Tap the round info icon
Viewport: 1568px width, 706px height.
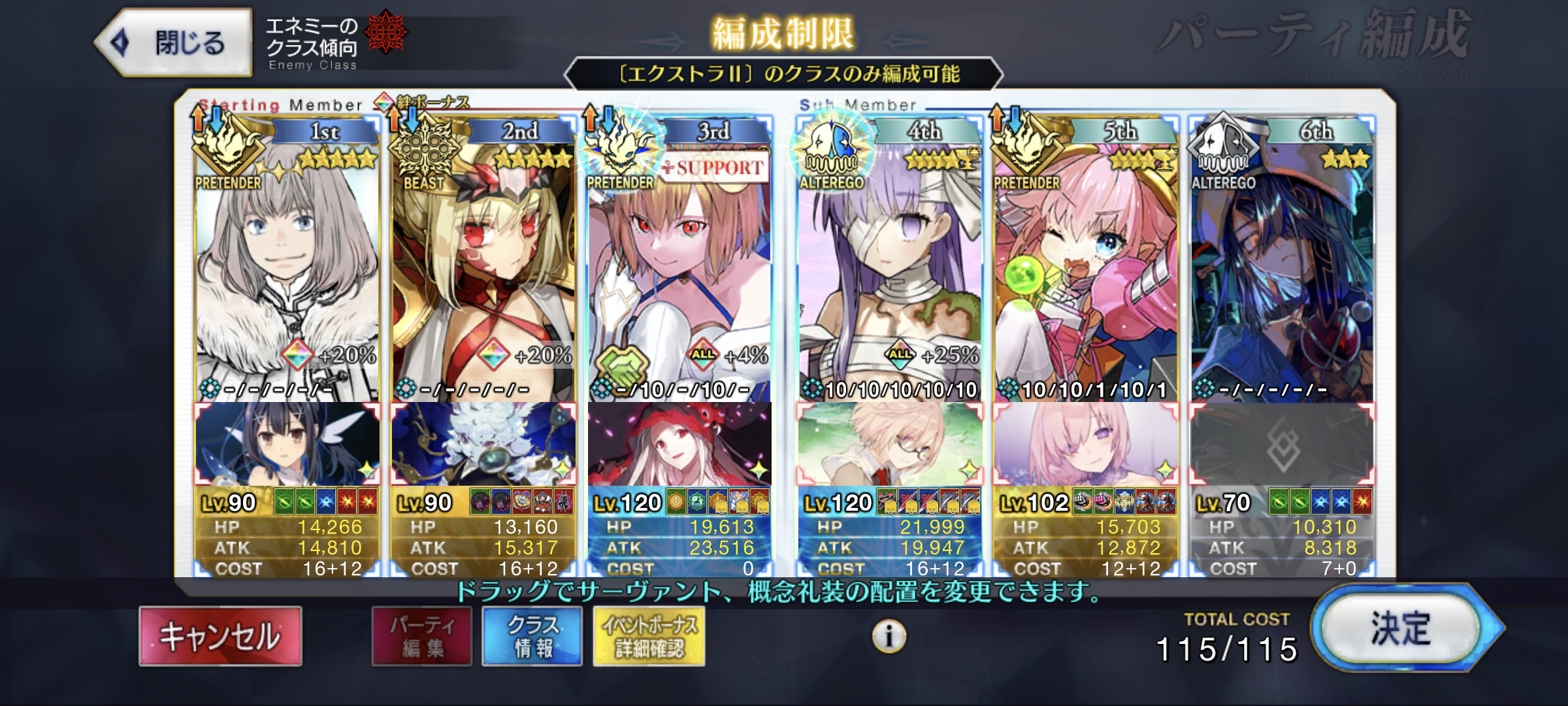pos(889,635)
